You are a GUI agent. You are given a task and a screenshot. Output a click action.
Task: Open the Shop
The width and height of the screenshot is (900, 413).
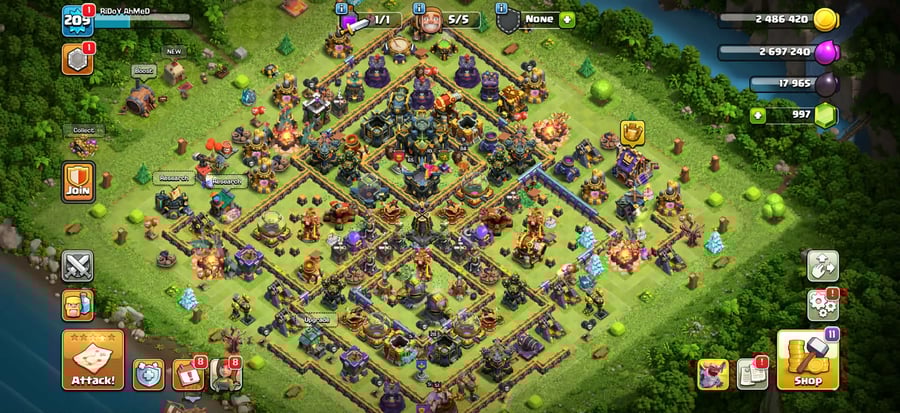pyautogui.click(x=807, y=360)
